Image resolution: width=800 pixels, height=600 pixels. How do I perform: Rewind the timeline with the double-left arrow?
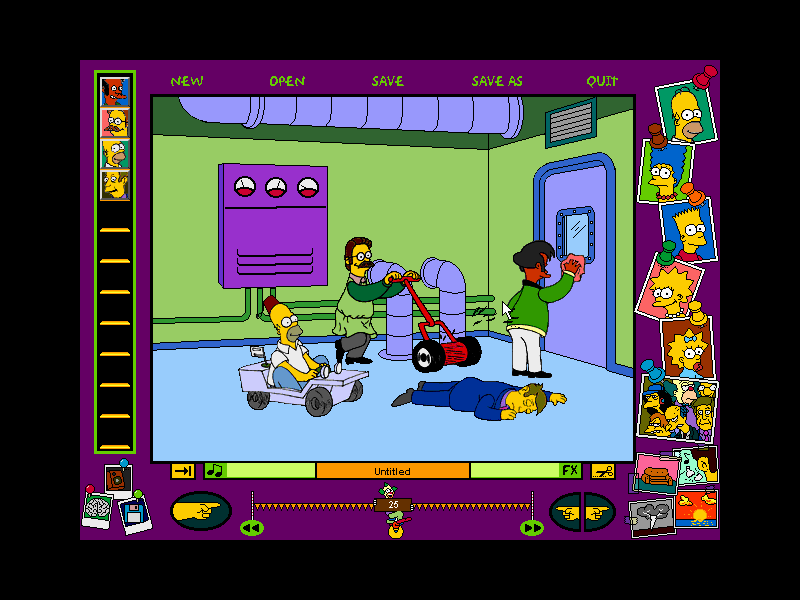point(251,527)
